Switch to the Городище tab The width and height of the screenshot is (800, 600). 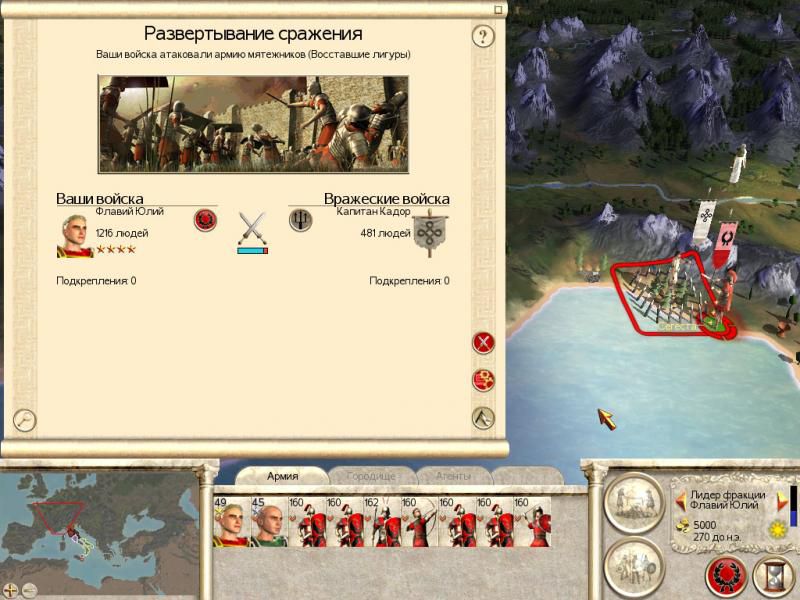(x=369, y=476)
